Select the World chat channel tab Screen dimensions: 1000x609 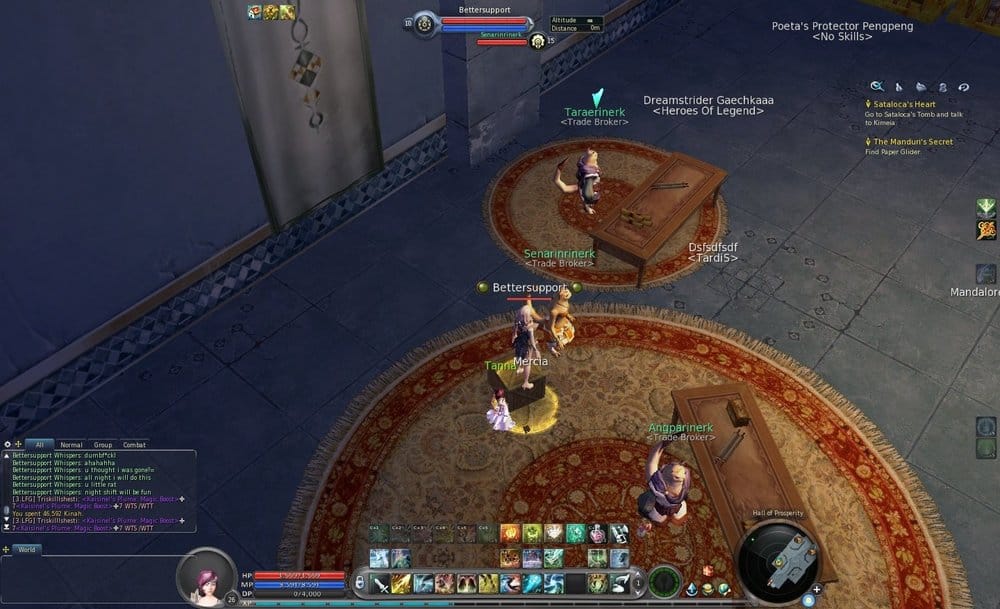(x=26, y=549)
